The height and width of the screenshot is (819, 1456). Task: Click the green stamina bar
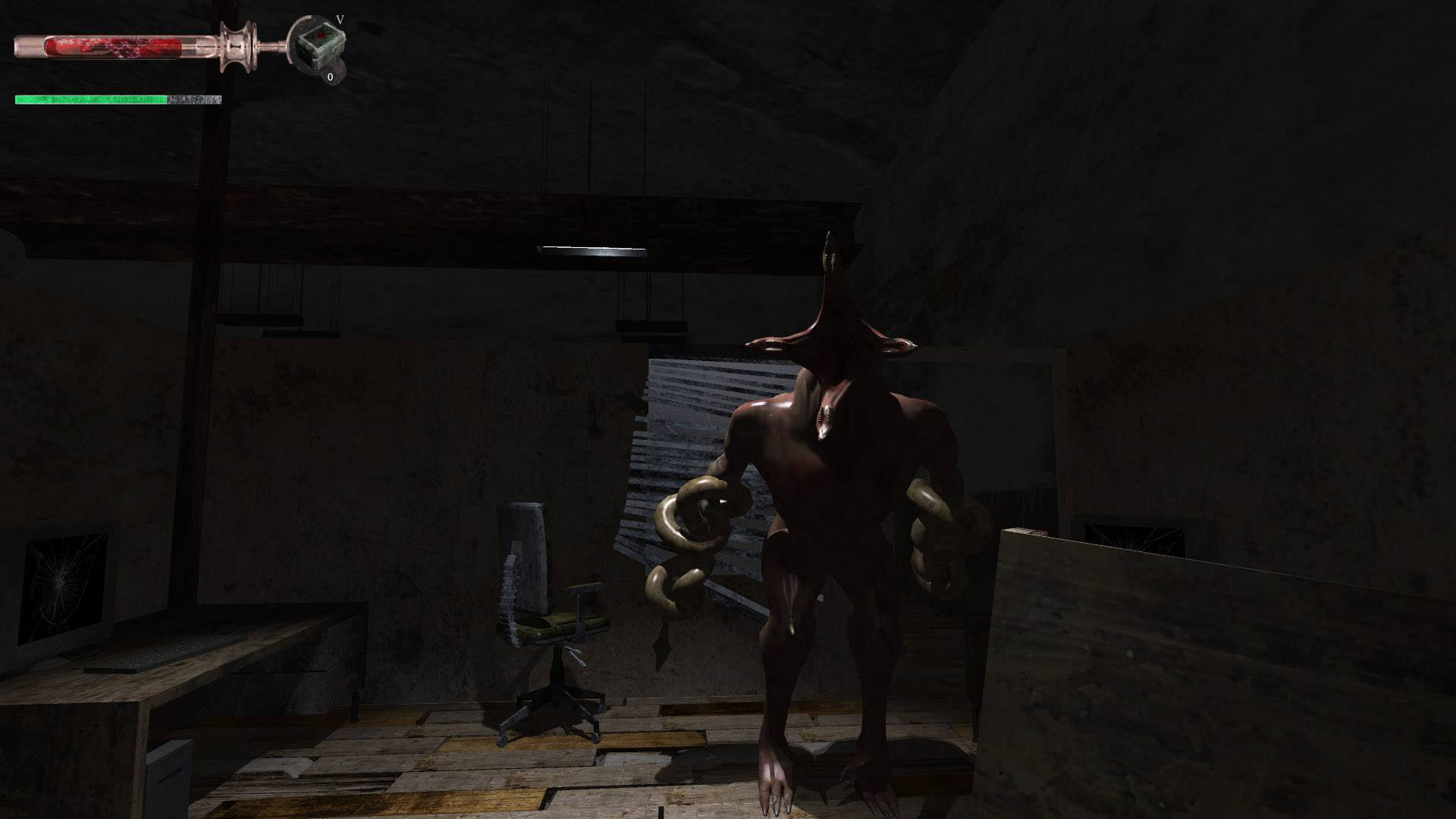(91, 97)
